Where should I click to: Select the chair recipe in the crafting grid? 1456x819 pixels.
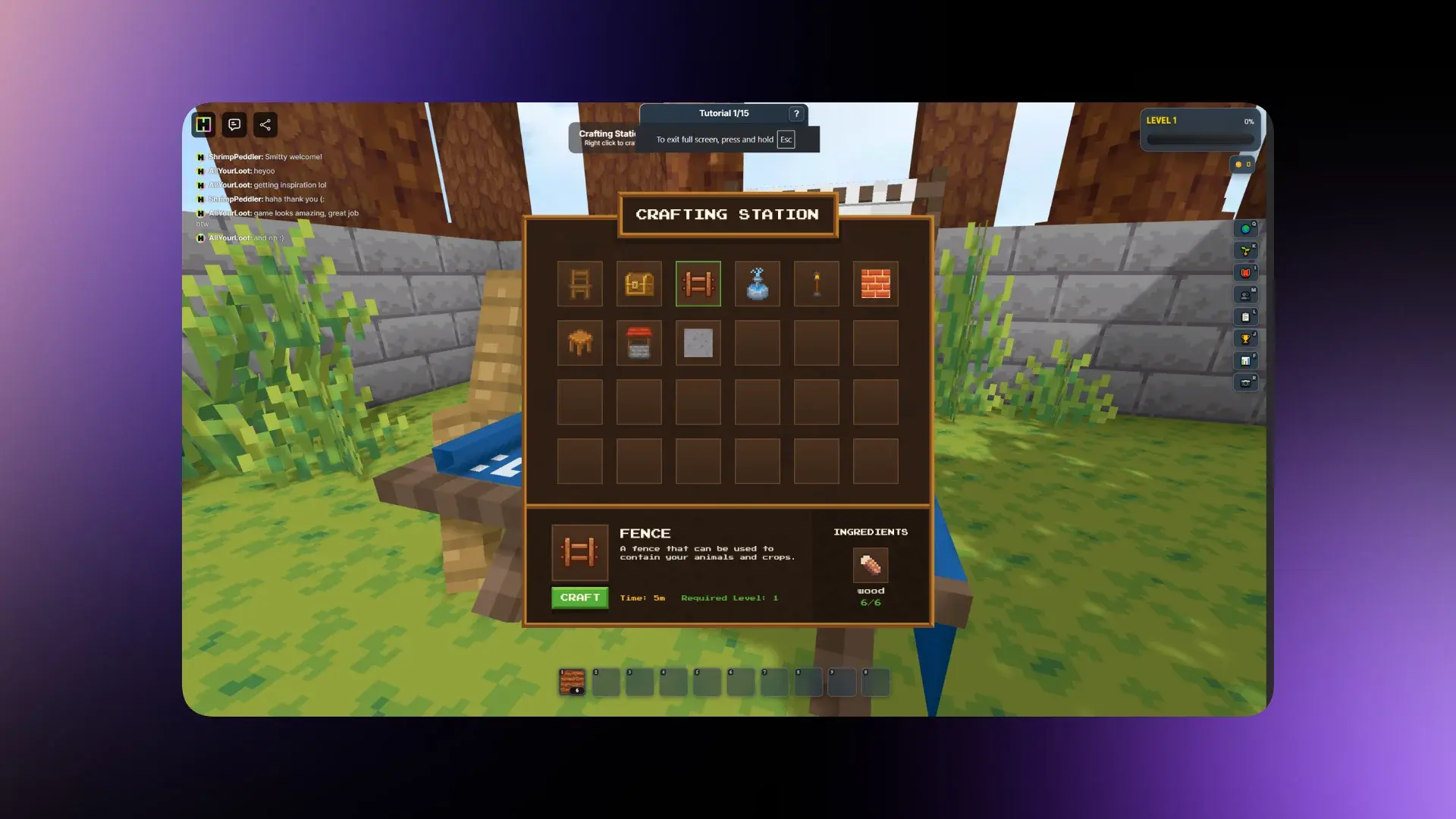click(x=580, y=284)
